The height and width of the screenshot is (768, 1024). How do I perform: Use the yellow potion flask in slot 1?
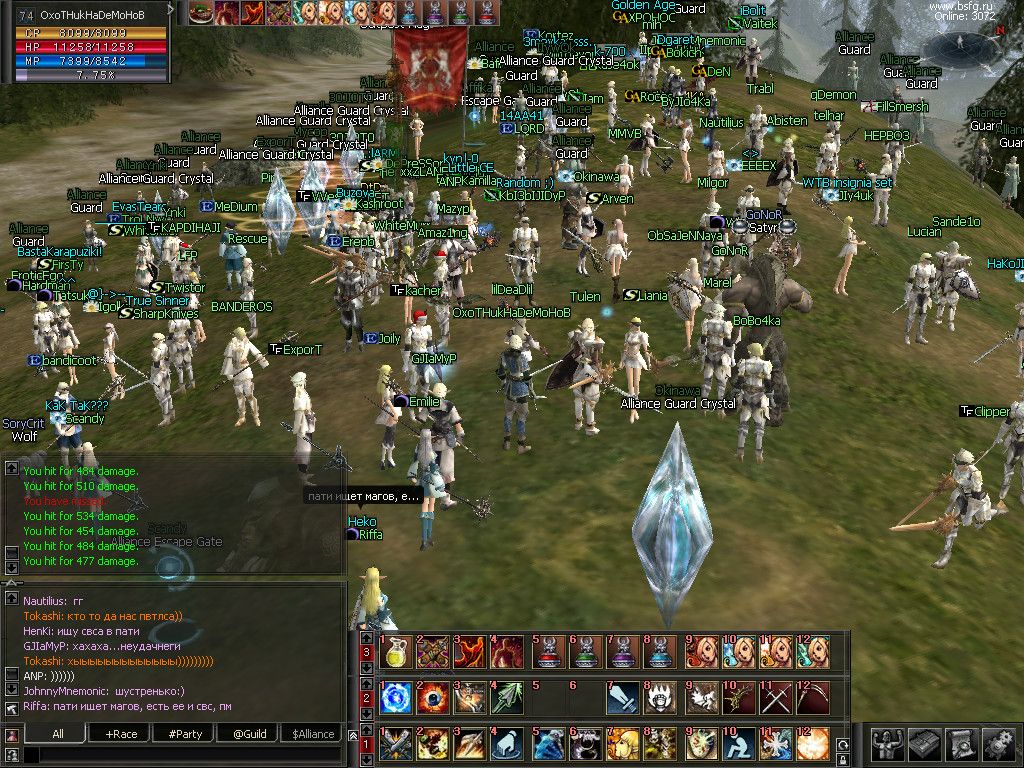(x=395, y=653)
